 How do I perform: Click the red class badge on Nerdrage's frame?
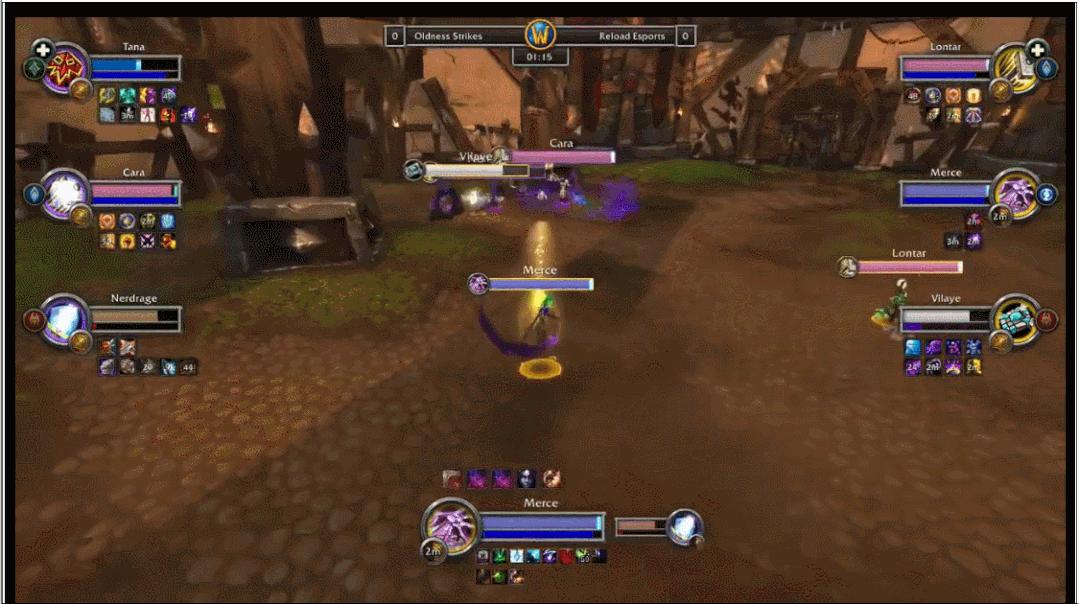[32, 320]
